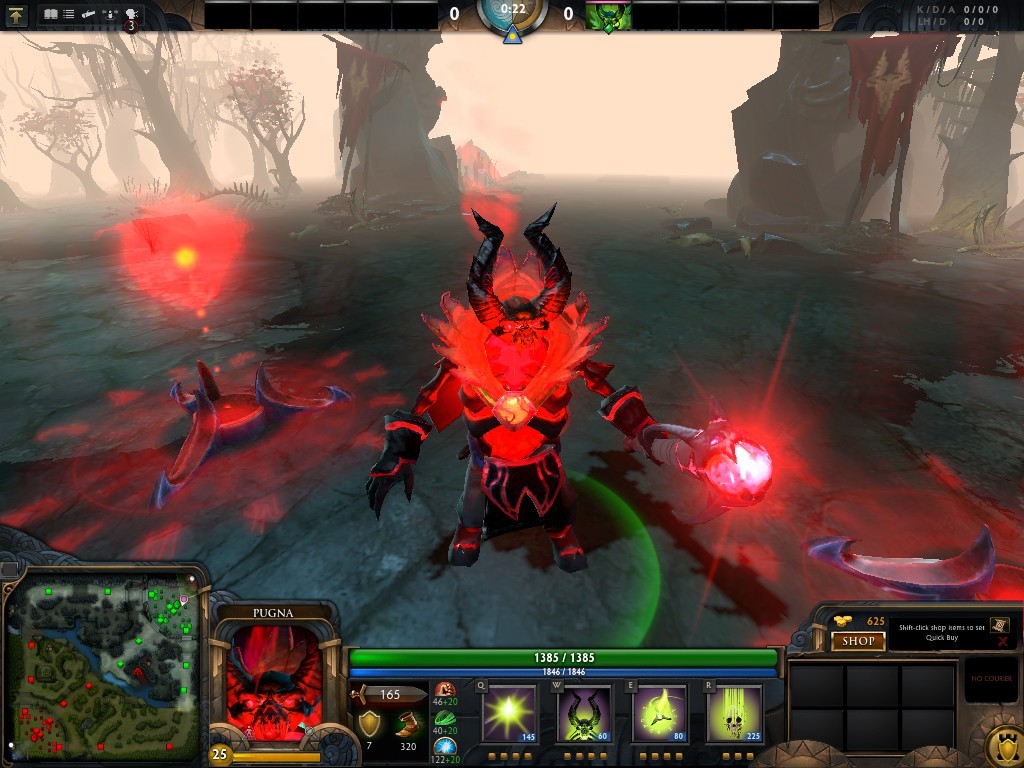Open the Shop
1024x768 pixels.
click(x=858, y=641)
